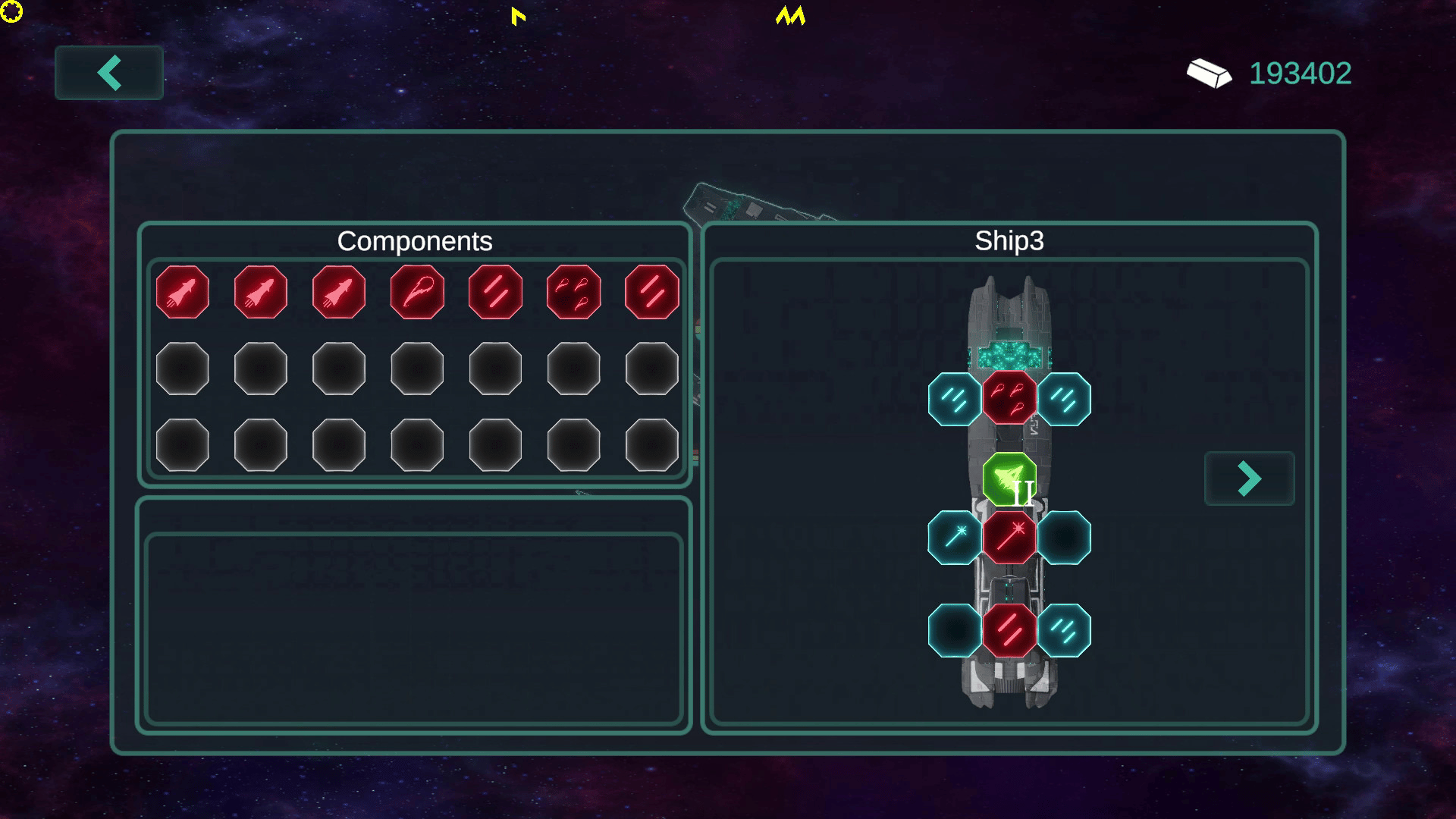Go back with the left arrow button

[109, 73]
